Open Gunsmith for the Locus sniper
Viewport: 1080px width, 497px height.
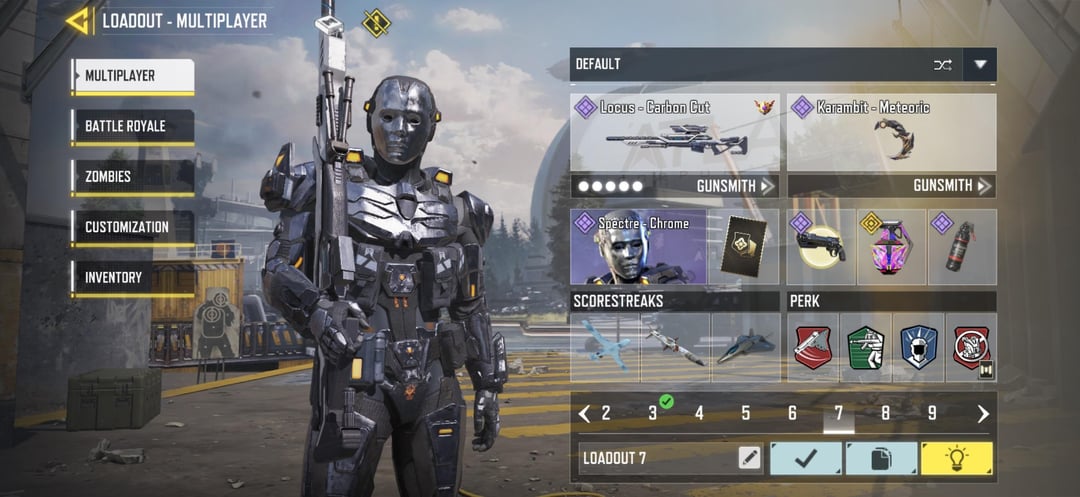pyautogui.click(x=735, y=186)
